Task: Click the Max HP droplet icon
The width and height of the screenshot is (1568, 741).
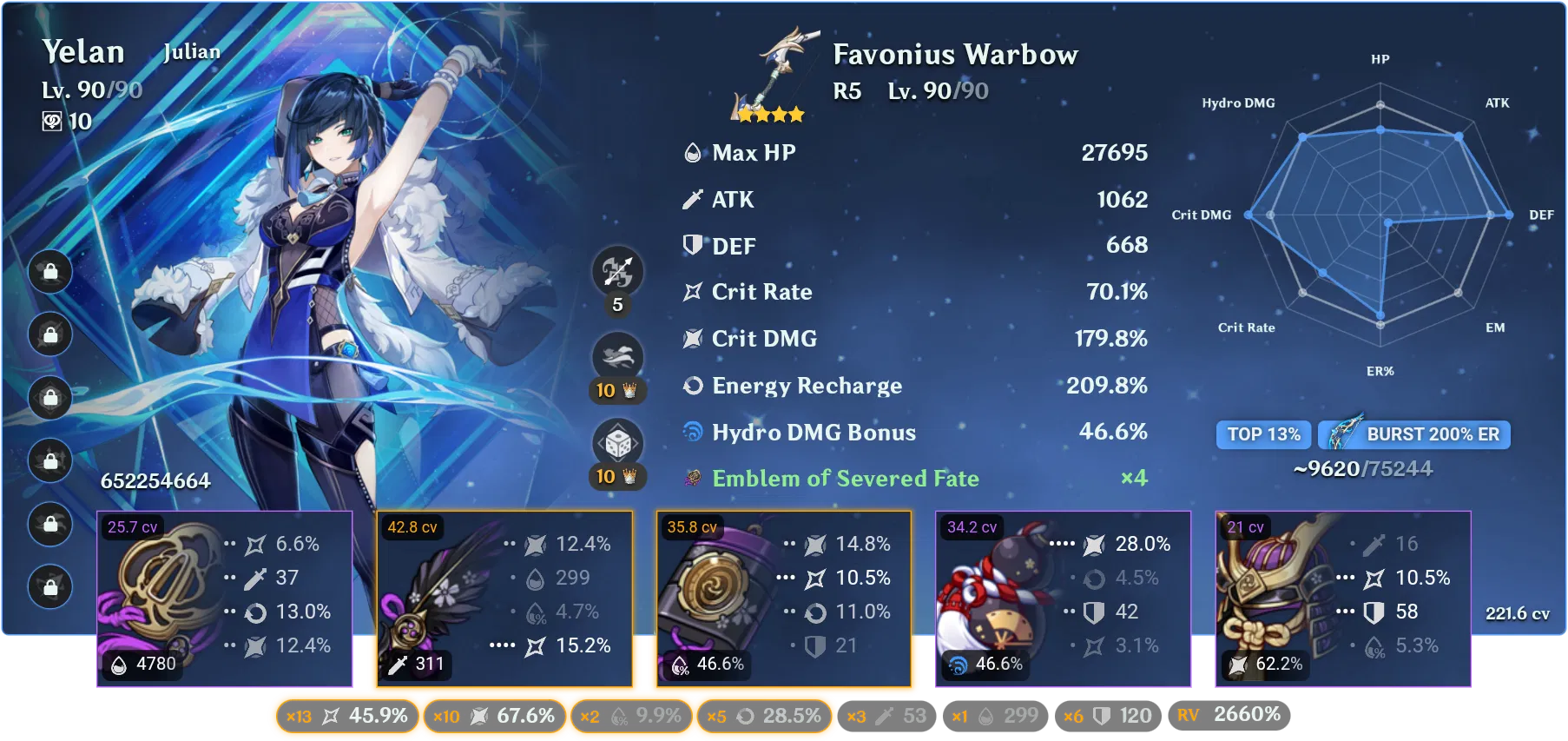Action: (x=690, y=152)
